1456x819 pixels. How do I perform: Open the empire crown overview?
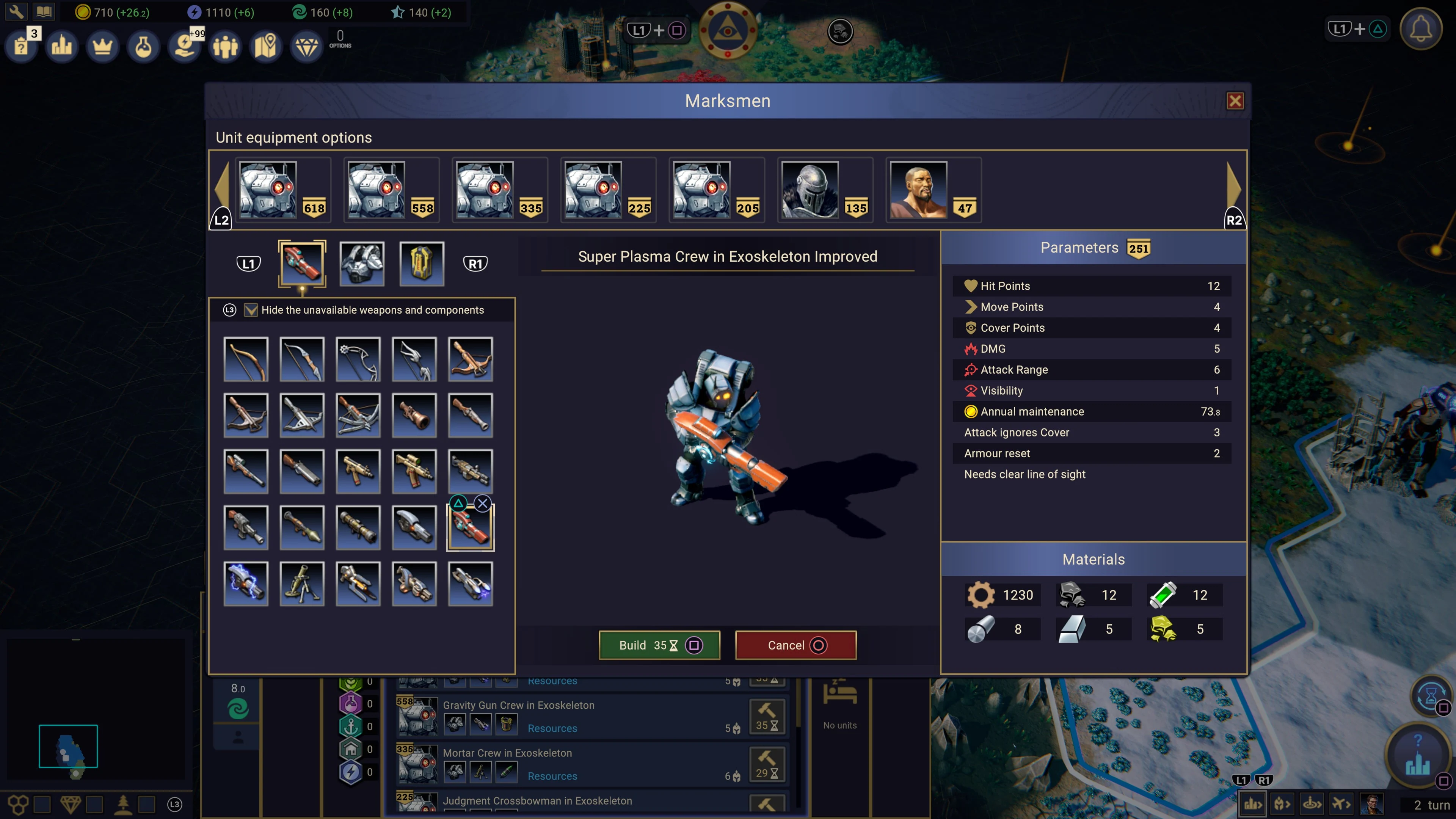click(102, 46)
